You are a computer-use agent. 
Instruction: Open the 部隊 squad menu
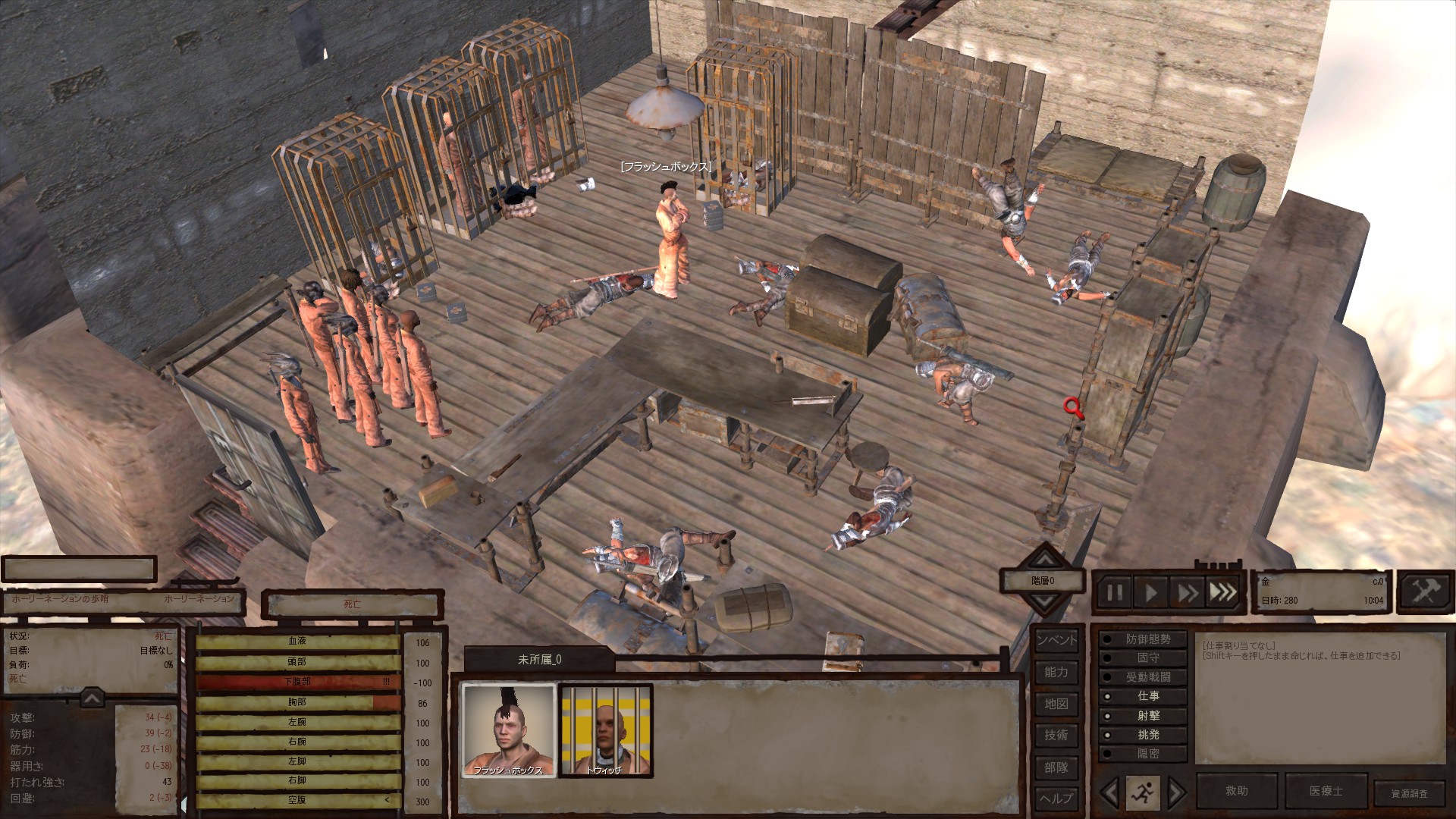[x=1056, y=767]
